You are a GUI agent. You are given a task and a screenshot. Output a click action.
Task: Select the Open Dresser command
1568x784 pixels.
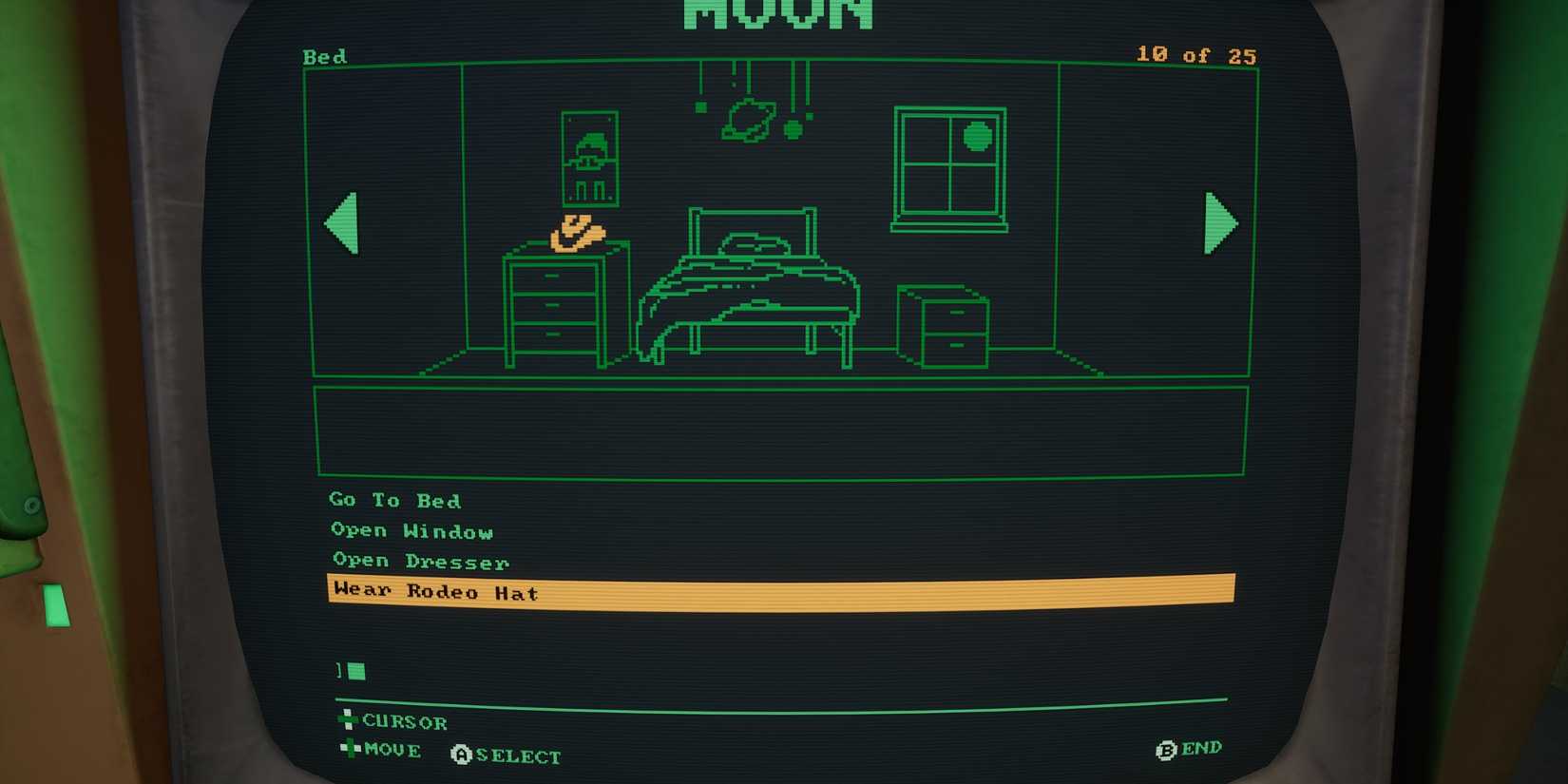418,562
